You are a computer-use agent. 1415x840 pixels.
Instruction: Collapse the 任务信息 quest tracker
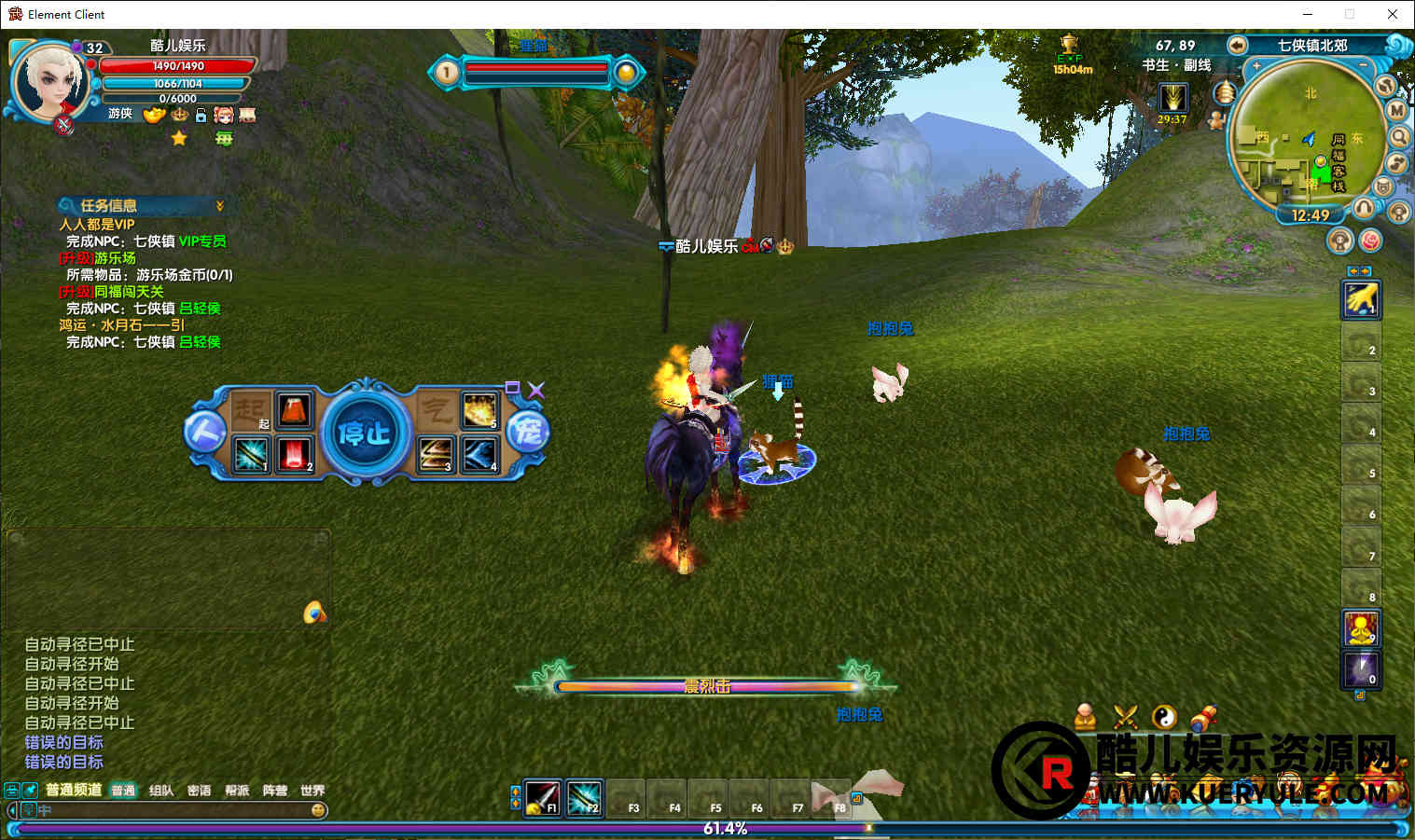(220, 205)
